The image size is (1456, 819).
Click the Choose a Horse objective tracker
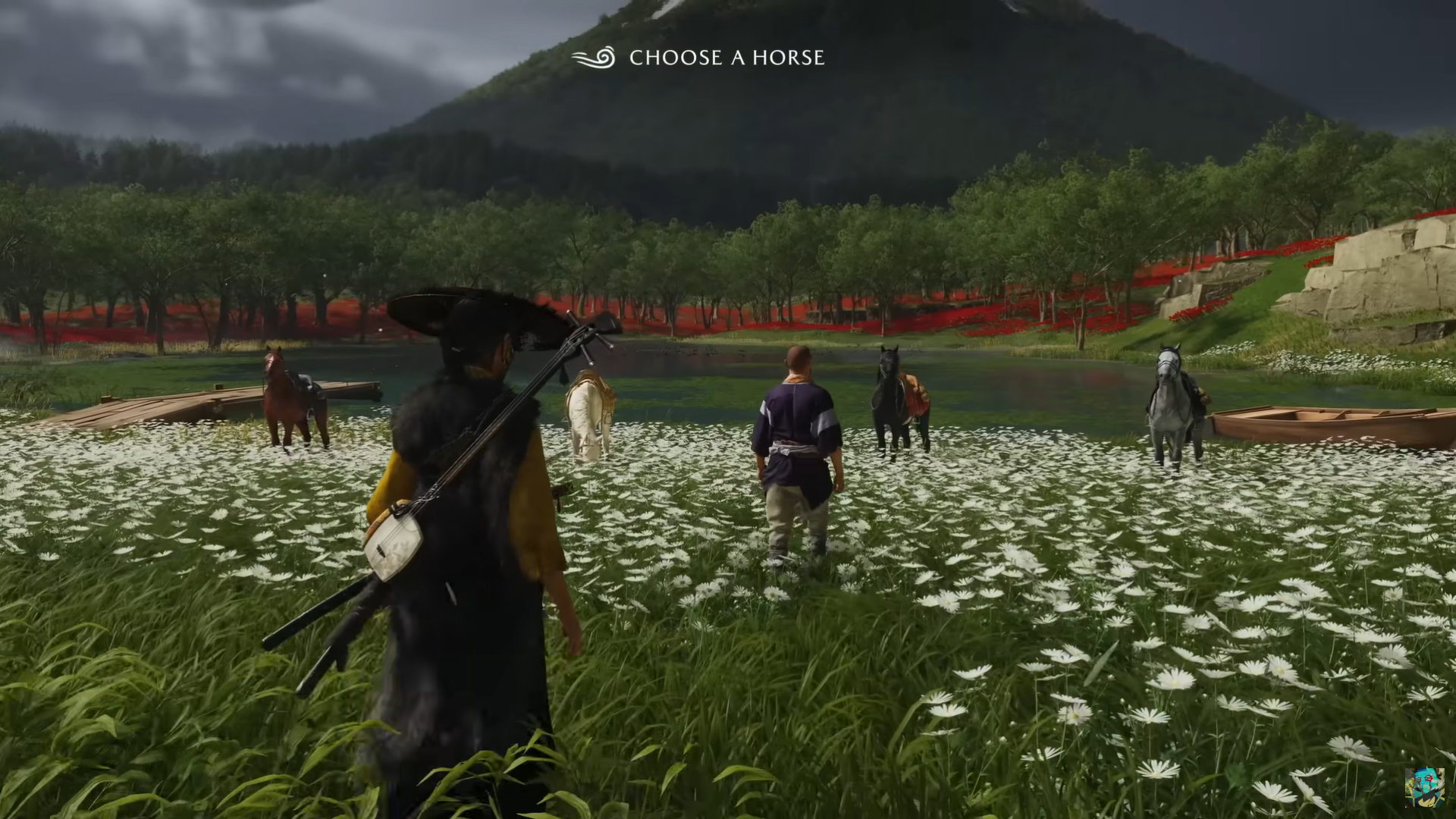[726, 58]
